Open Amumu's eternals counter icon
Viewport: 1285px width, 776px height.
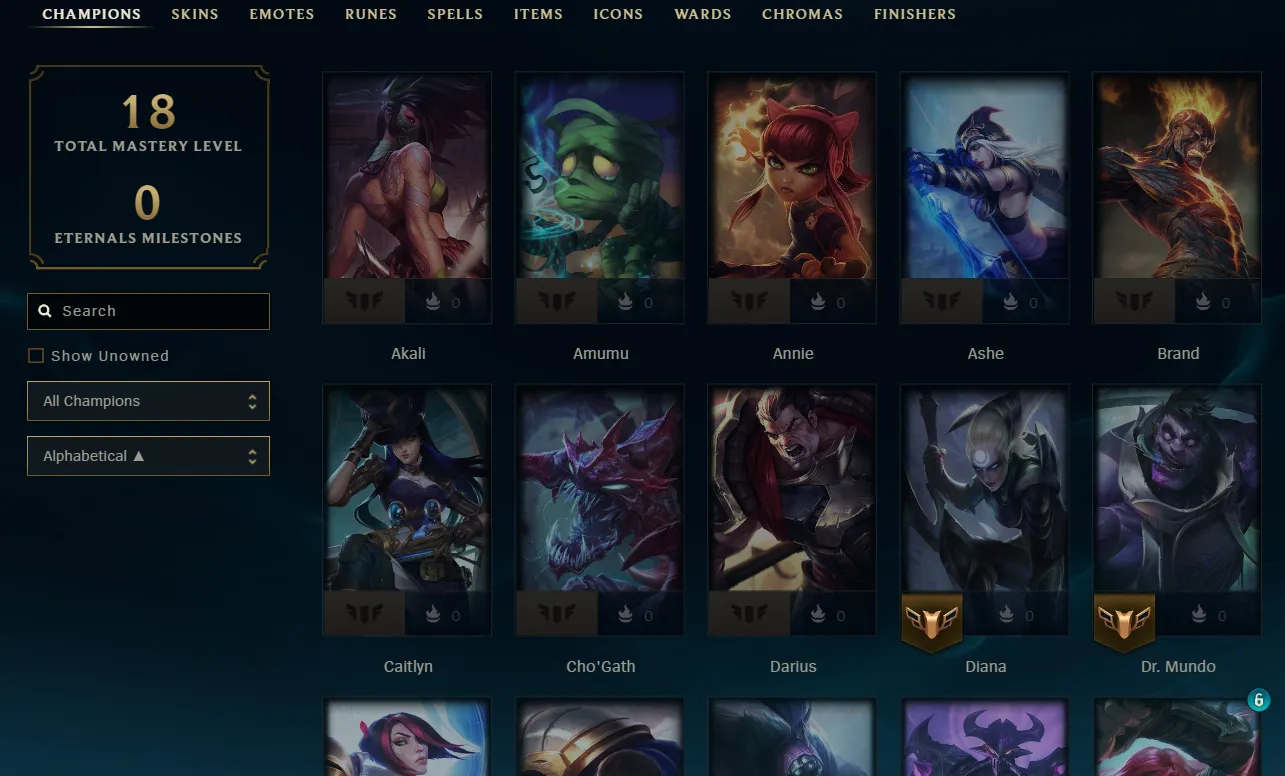(x=625, y=301)
